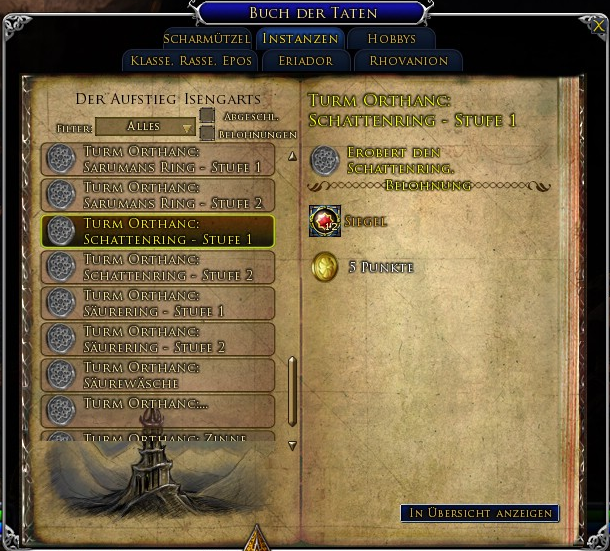Screen dimensions: 610x551
Task: Choose Säurering - Stufe 2 deed
Action: click(x=158, y=340)
